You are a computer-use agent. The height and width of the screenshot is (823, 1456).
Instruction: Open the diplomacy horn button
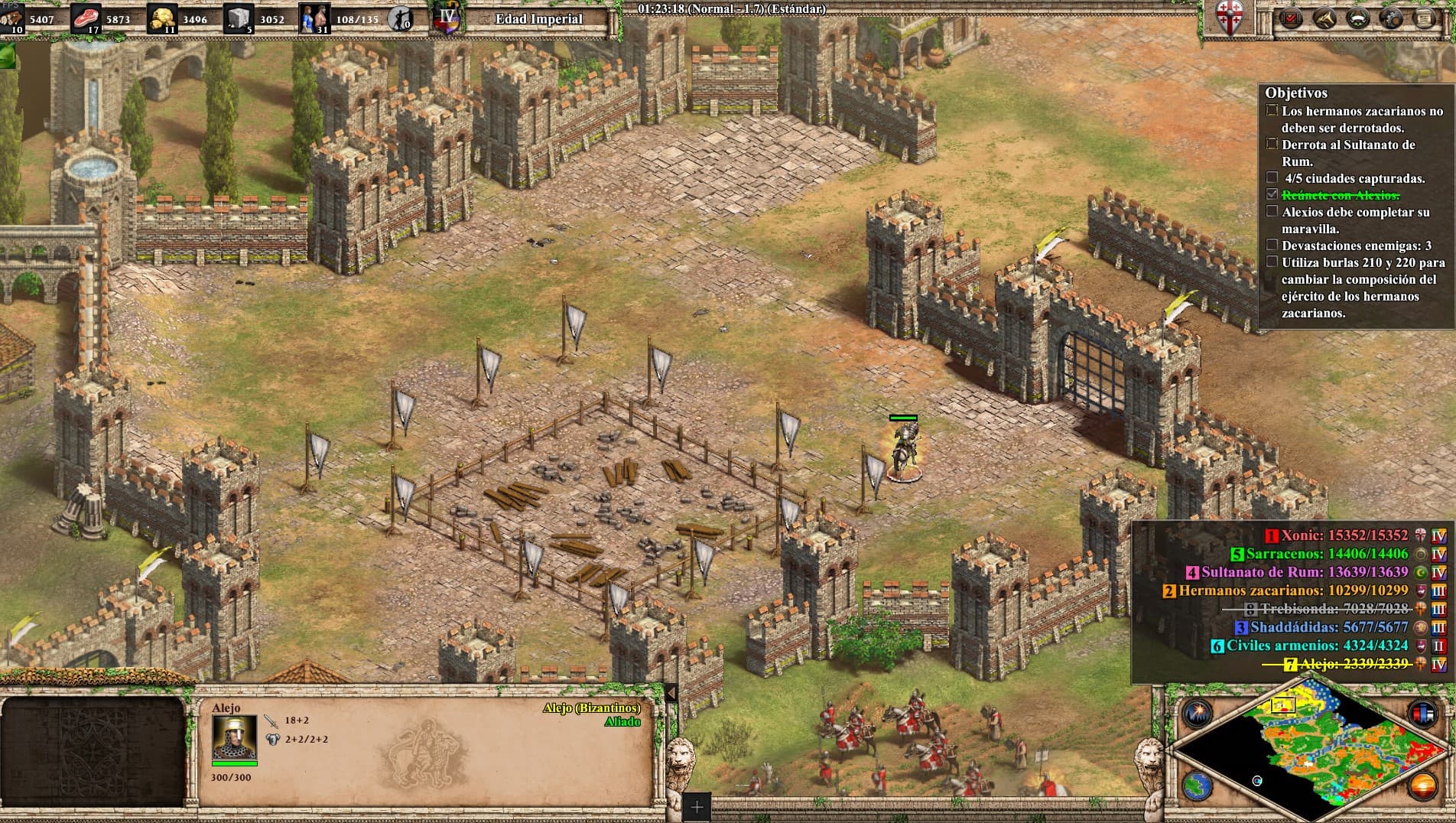[1325, 18]
